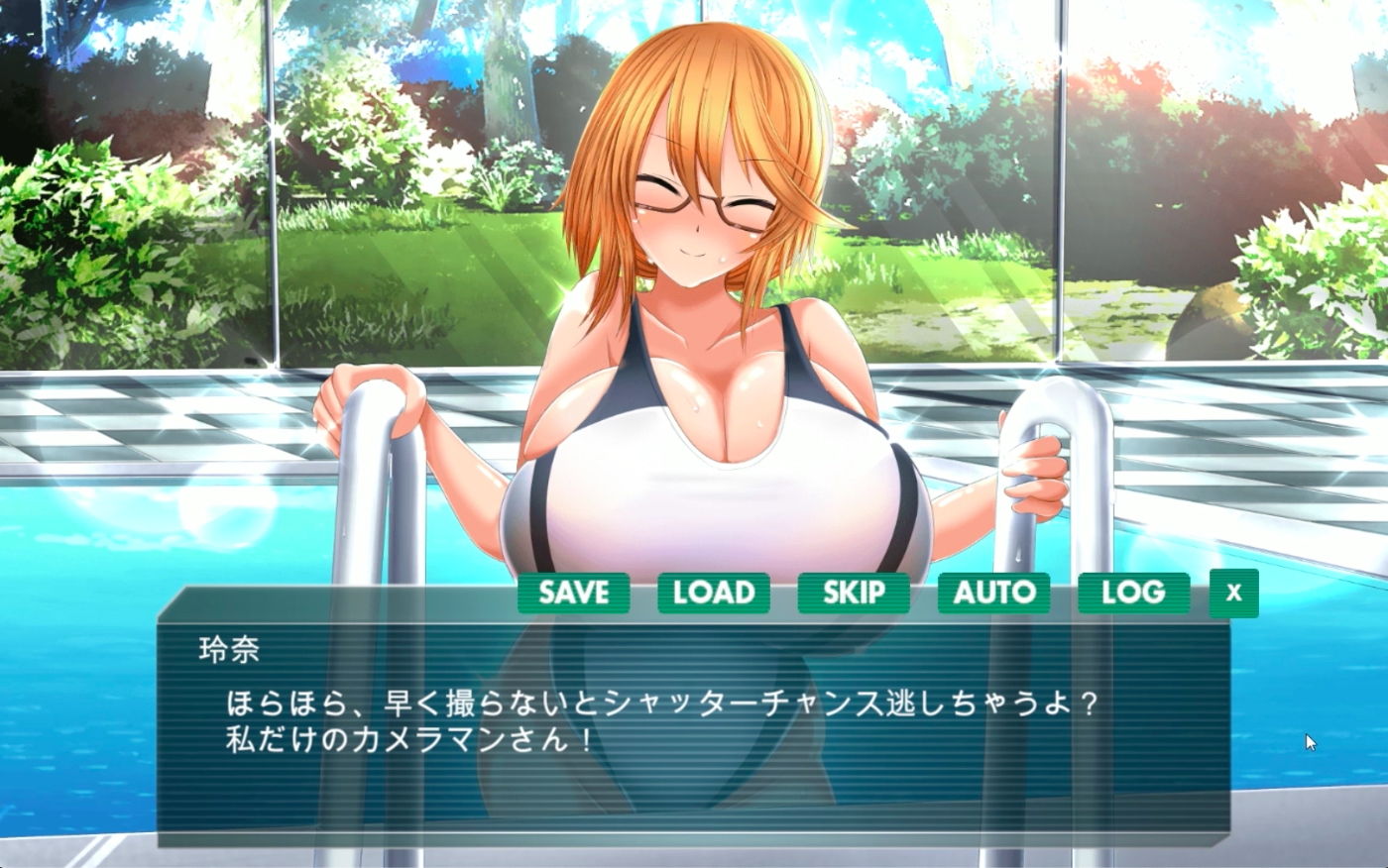Click SAVE to store current progress
Viewport: 1388px width, 868px height.
(574, 593)
